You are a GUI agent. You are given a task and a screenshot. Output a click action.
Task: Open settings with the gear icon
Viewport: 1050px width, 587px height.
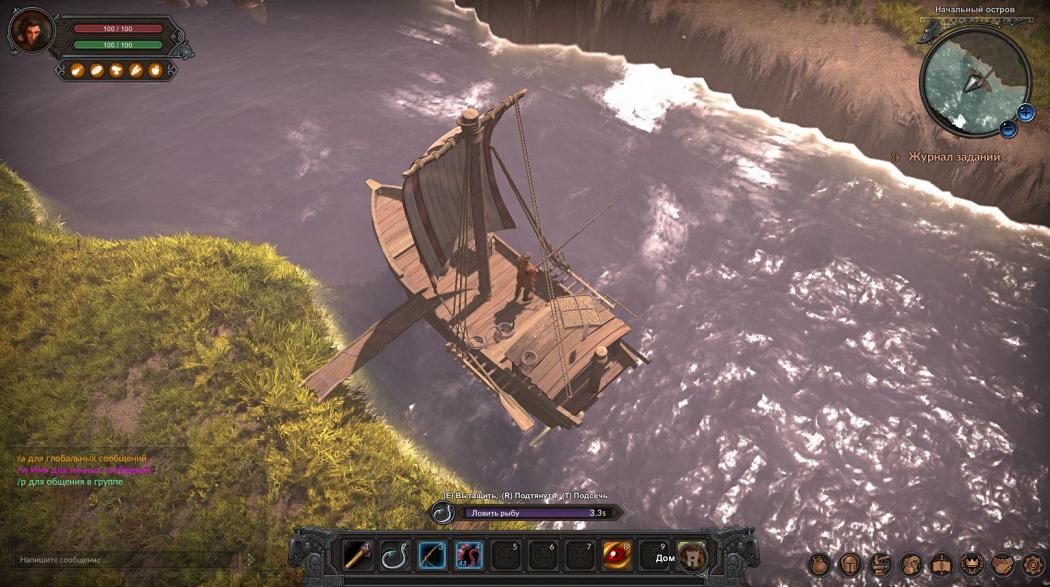(x=1032, y=564)
